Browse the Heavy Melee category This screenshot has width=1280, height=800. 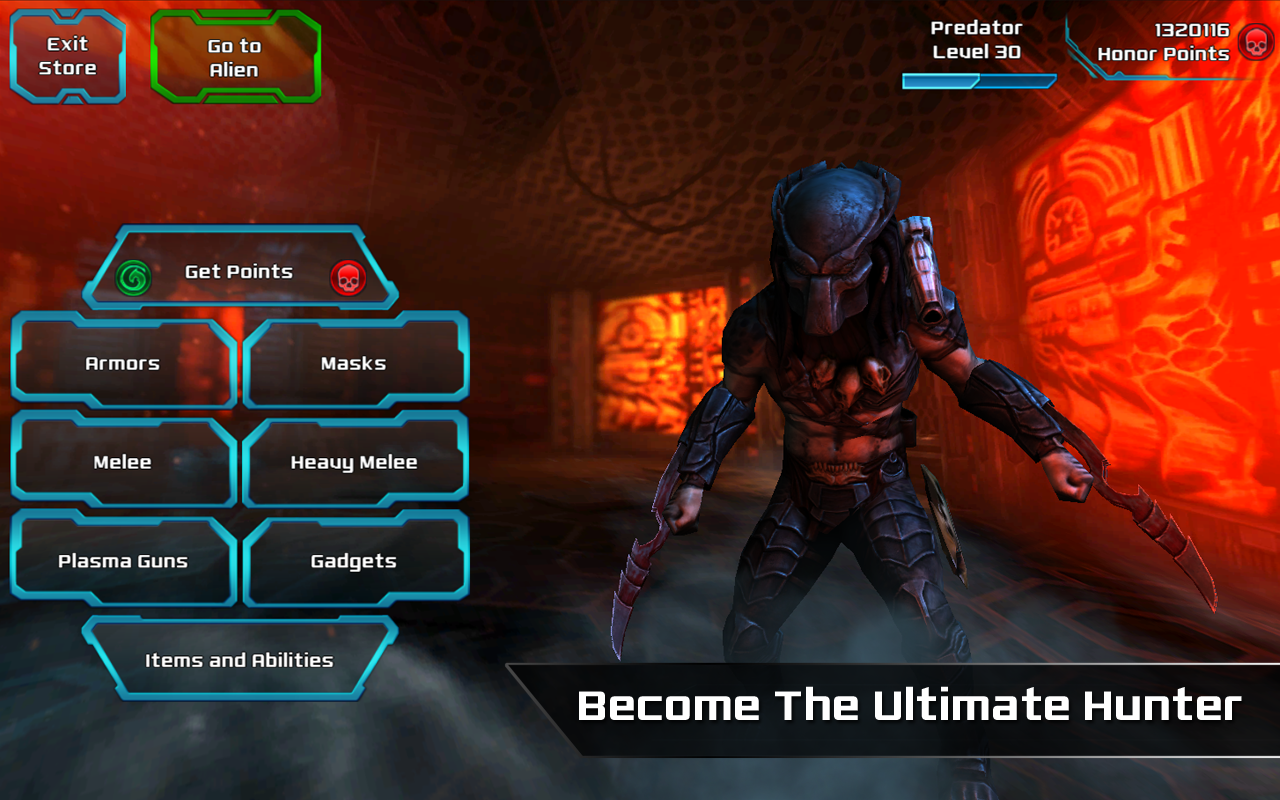pos(356,461)
